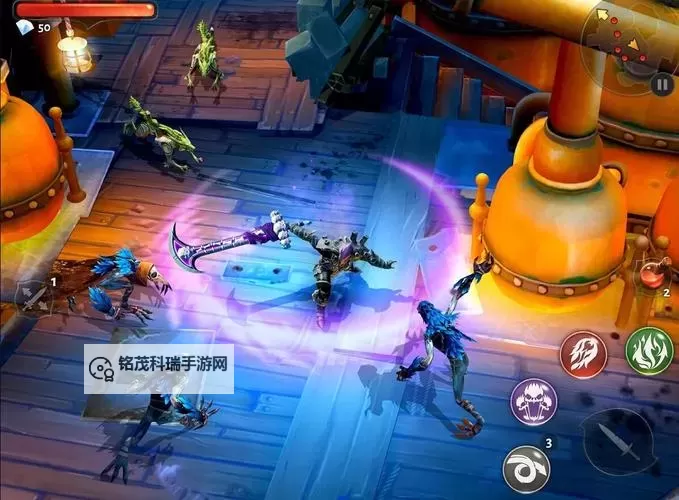The width and height of the screenshot is (679, 500).
Task: Tap the diamond gem currency icon
Action: 23,28
